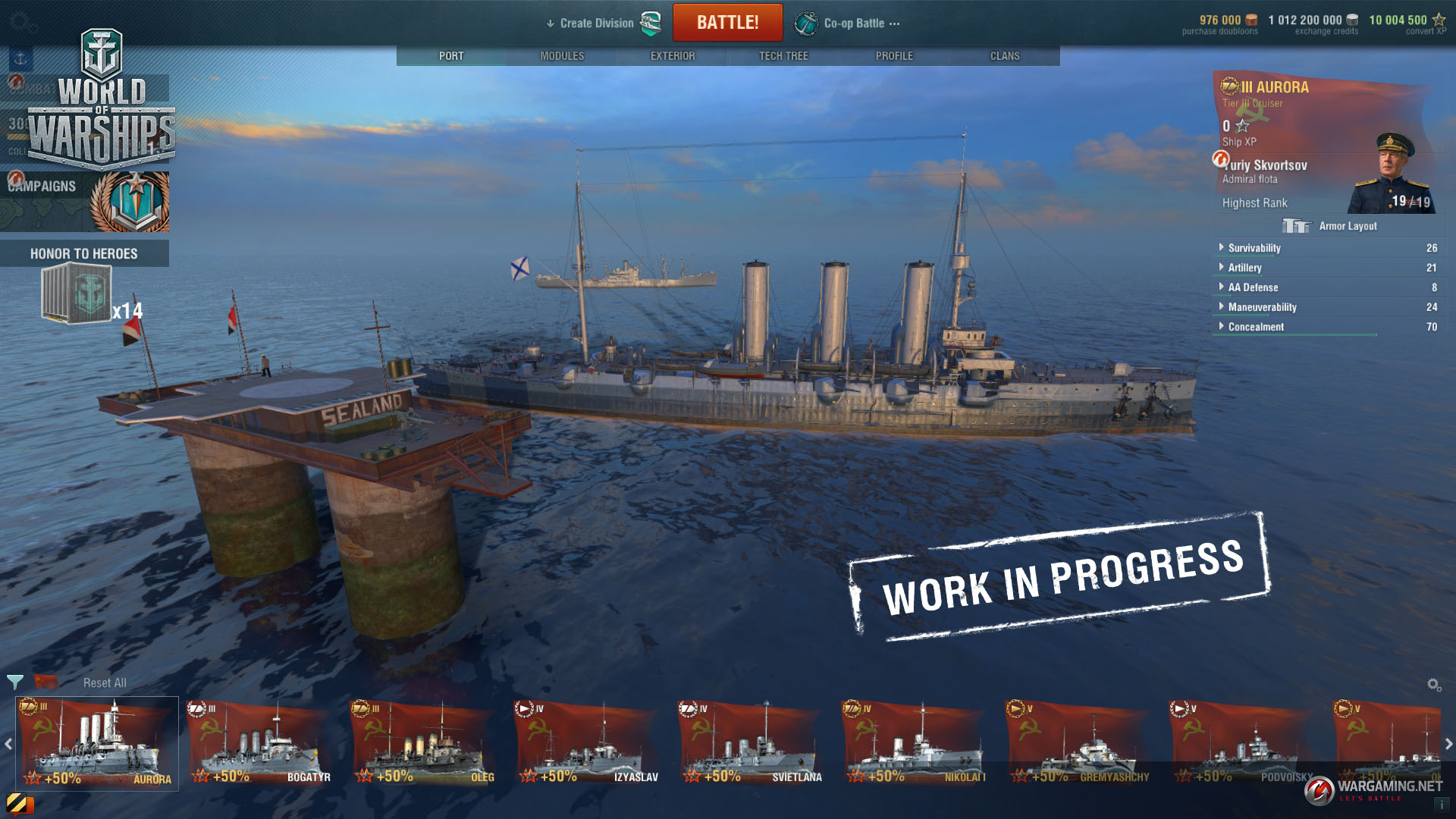
Task: Expand the Survivability stats row
Action: [1254, 248]
